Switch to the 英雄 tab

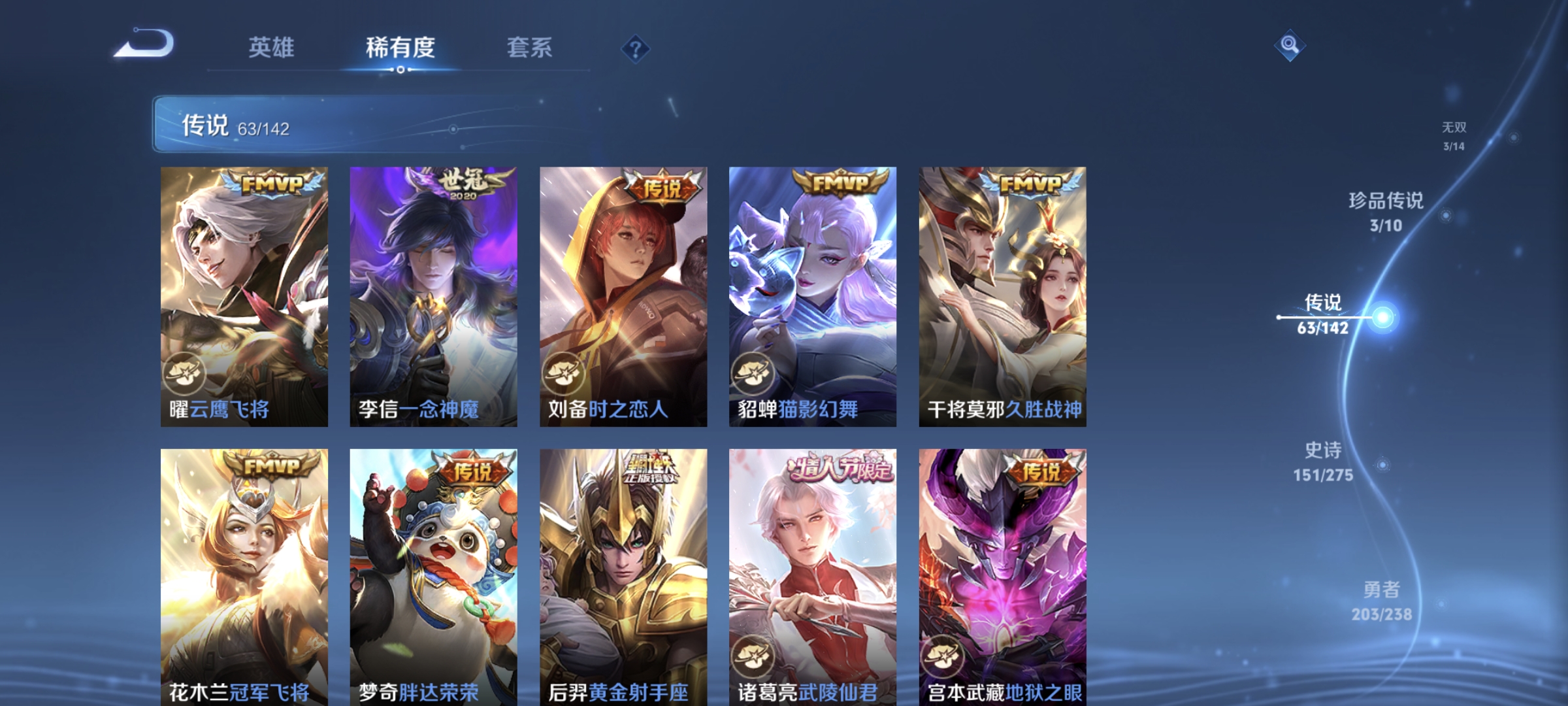pyautogui.click(x=272, y=48)
